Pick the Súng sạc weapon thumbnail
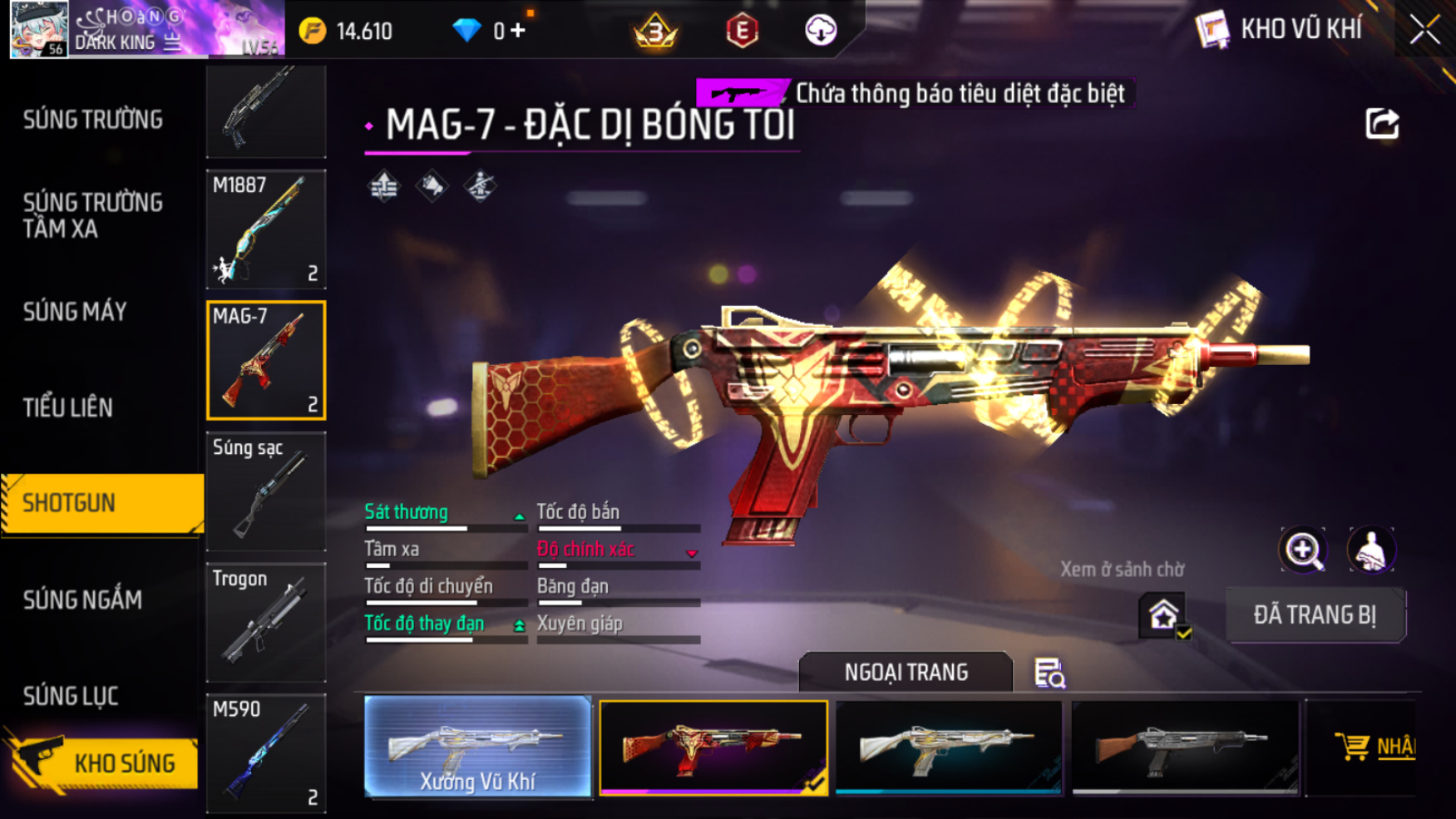Viewport: 1456px width, 819px height. (266, 491)
